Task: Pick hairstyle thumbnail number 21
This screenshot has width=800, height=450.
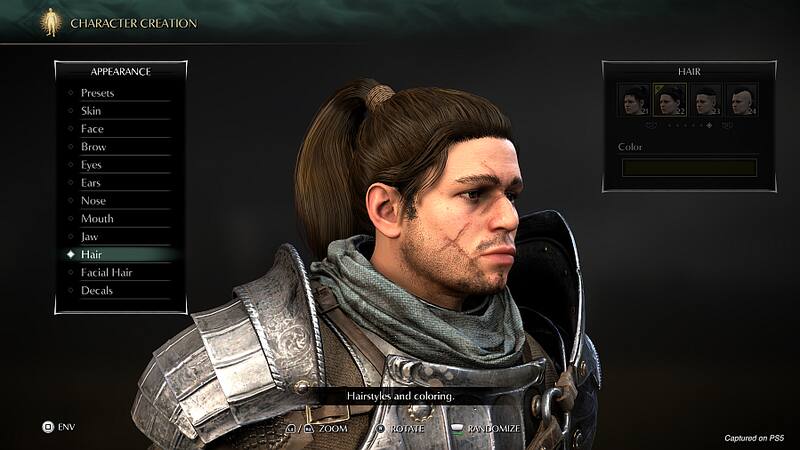Action: [x=634, y=99]
